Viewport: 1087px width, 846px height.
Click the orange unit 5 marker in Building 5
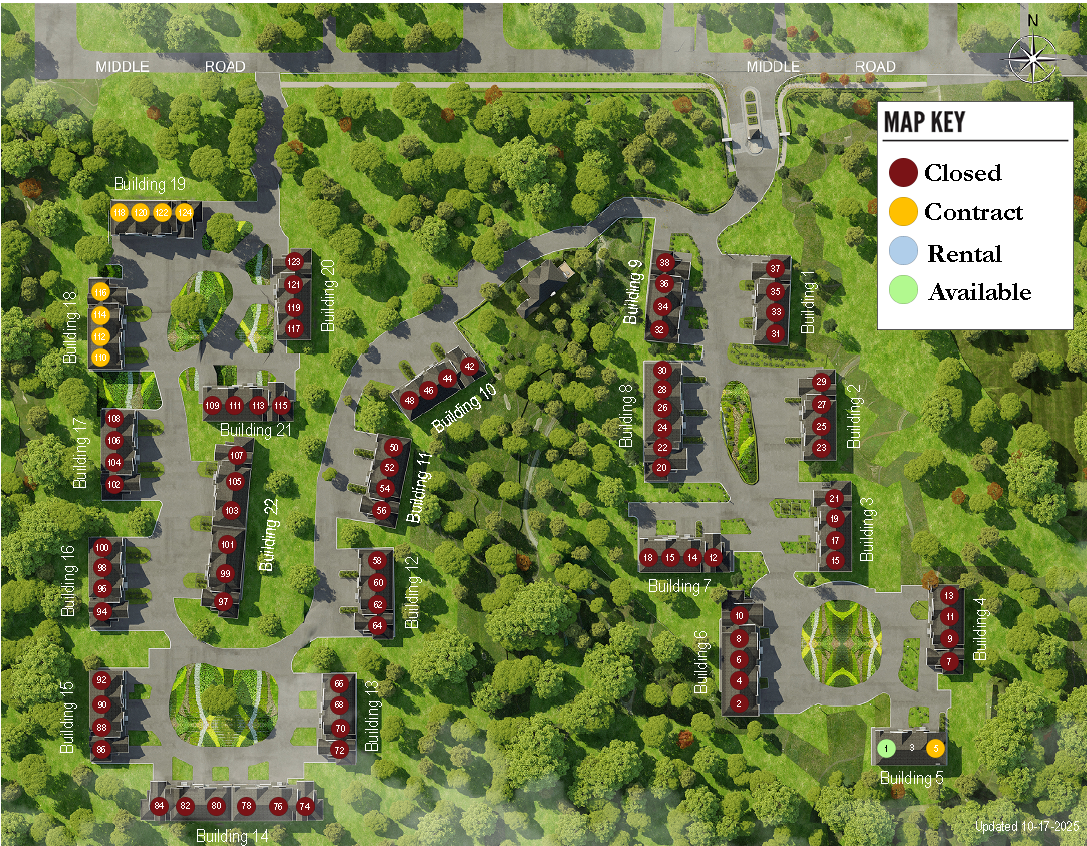tap(936, 747)
